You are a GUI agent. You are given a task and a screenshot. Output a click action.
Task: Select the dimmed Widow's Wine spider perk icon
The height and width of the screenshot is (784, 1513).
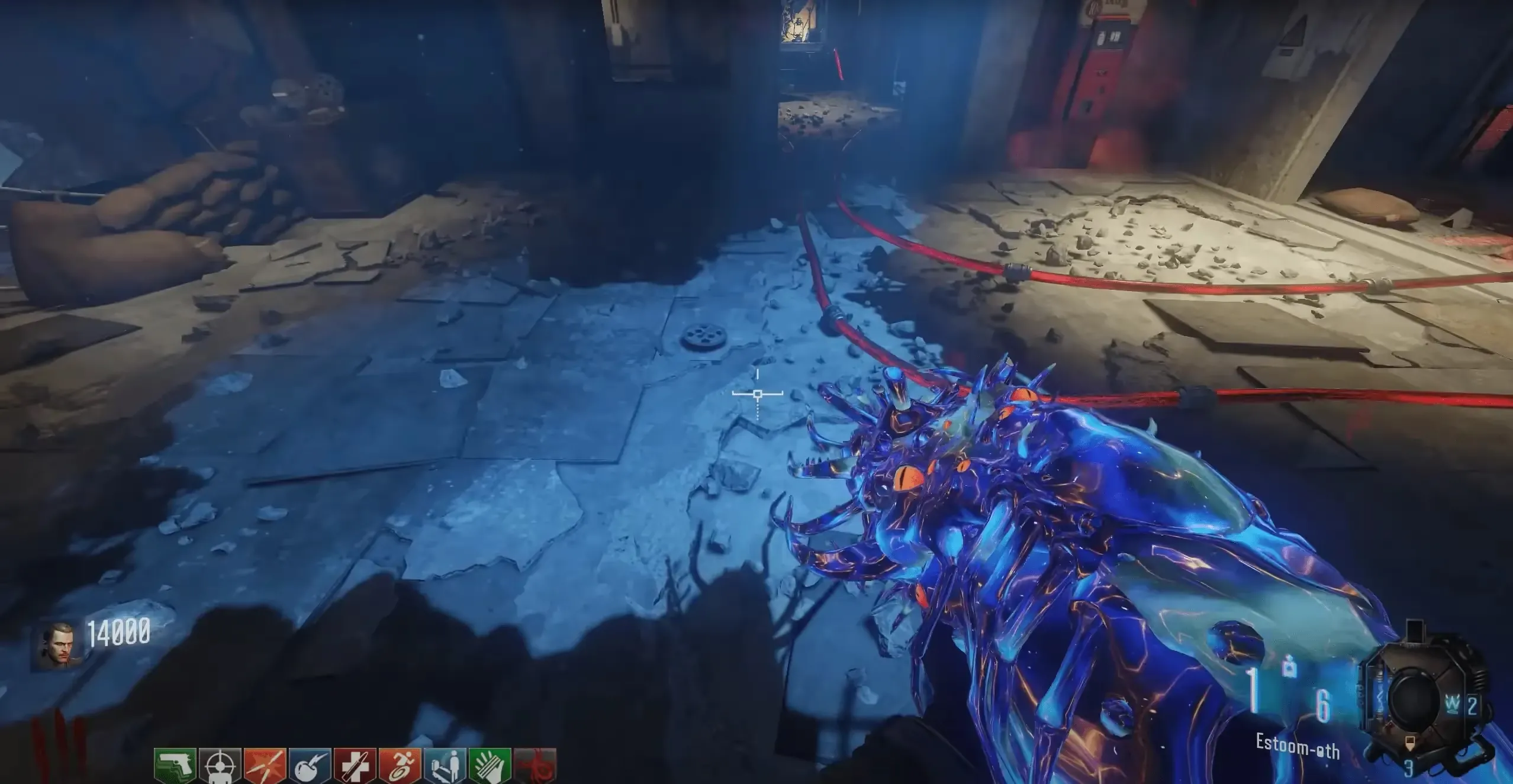(535, 766)
